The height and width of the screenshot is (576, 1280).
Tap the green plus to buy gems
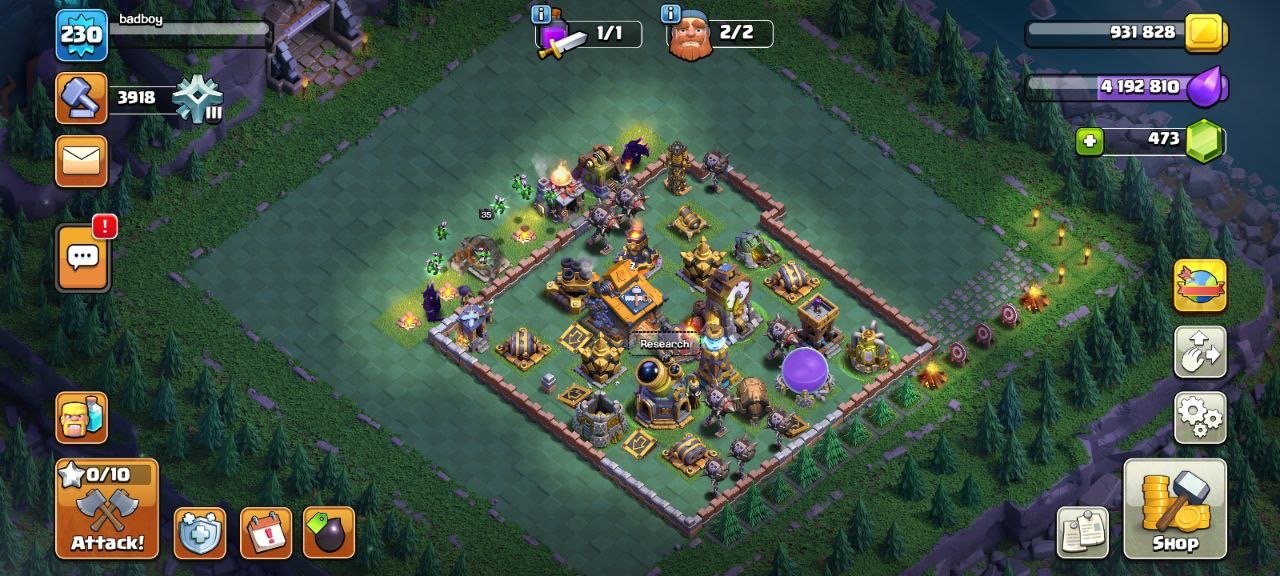pyautogui.click(x=1090, y=142)
